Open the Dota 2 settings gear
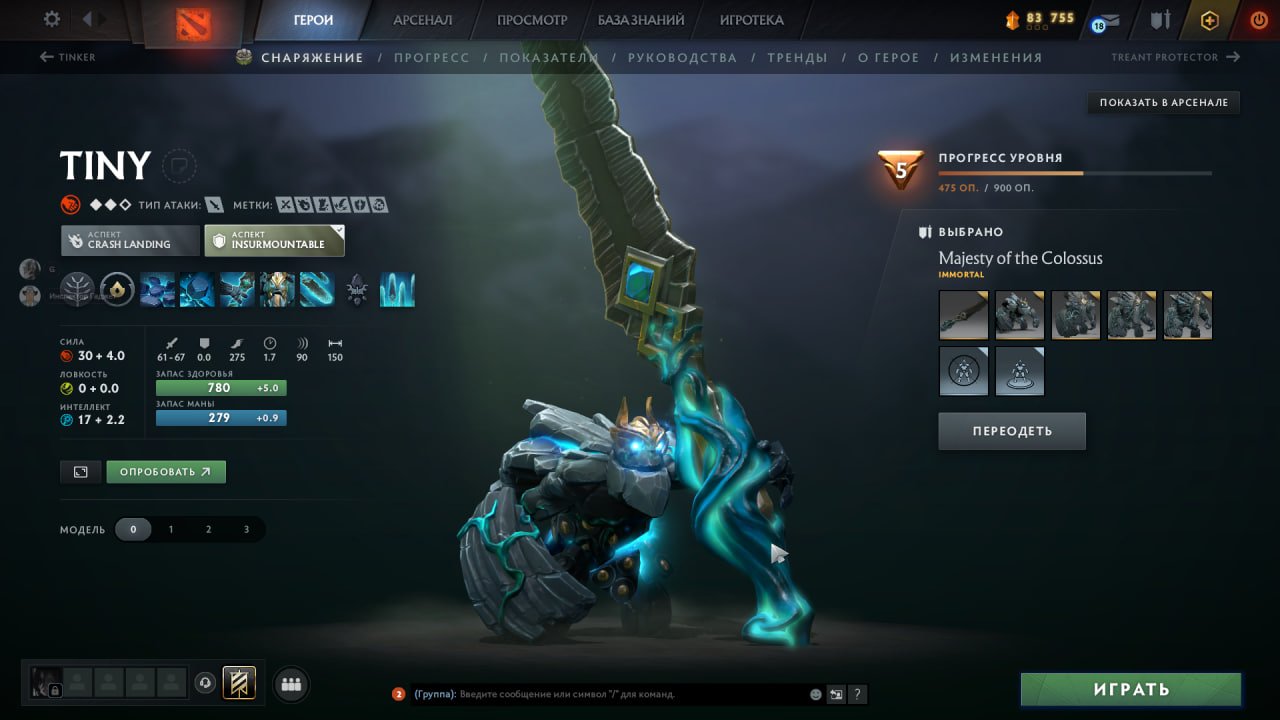This screenshot has width=1280, height=720. point(53,17)
